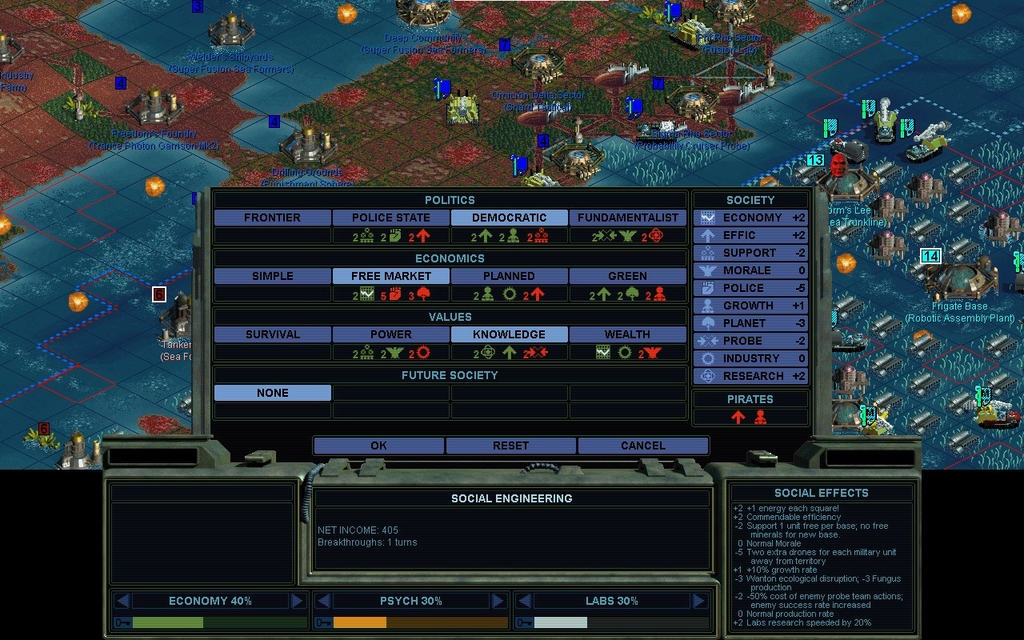Viewport: 1024px width, 640px height.
Task: Switch values to Wealth
Action: pyautogui.click(x=628, y=335)
